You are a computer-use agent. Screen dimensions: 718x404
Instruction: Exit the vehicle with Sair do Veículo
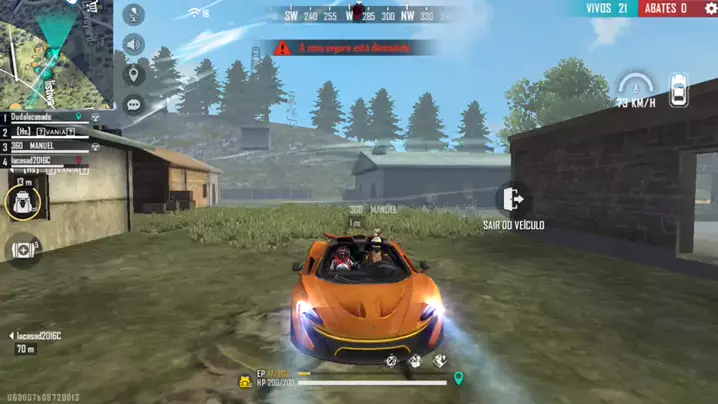click(x=514, y=199)
